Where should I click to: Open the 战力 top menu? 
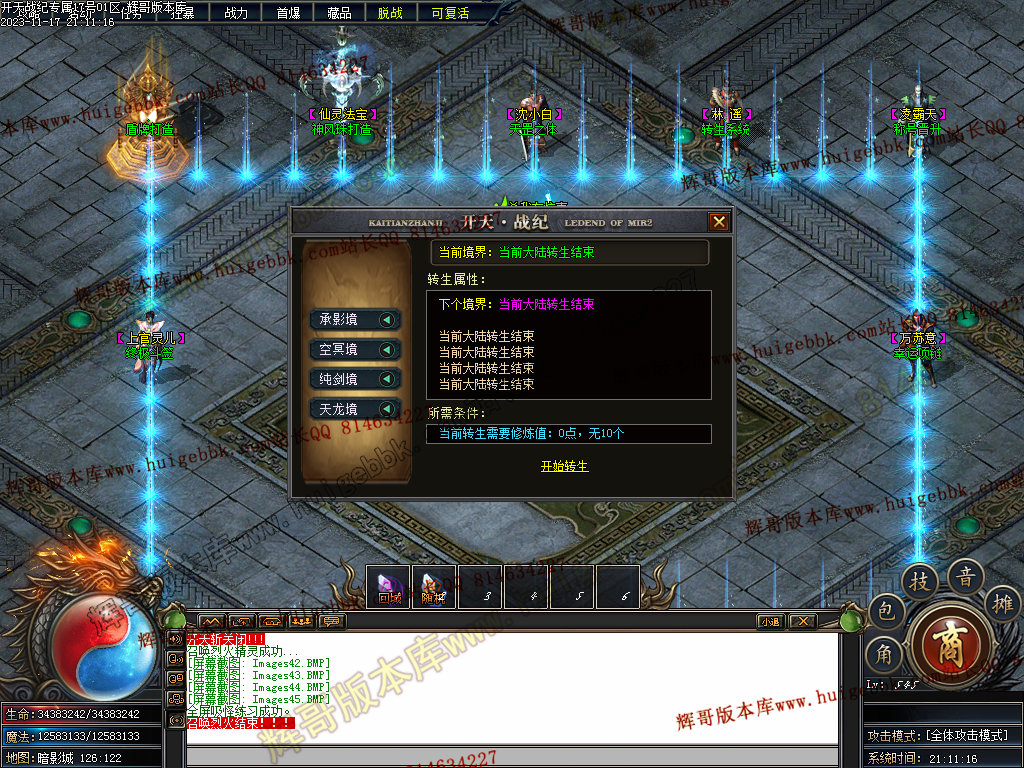pos(236,13)
